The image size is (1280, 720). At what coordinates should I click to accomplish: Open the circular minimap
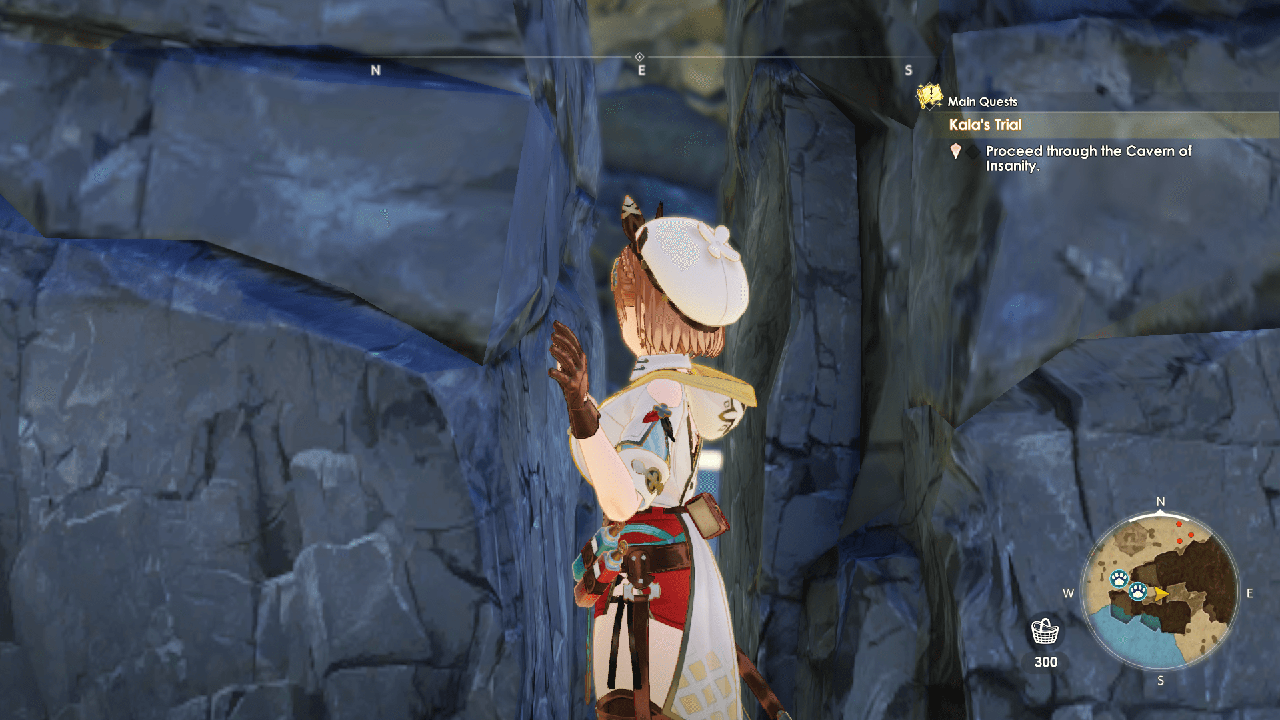(x=1160, y=592)
